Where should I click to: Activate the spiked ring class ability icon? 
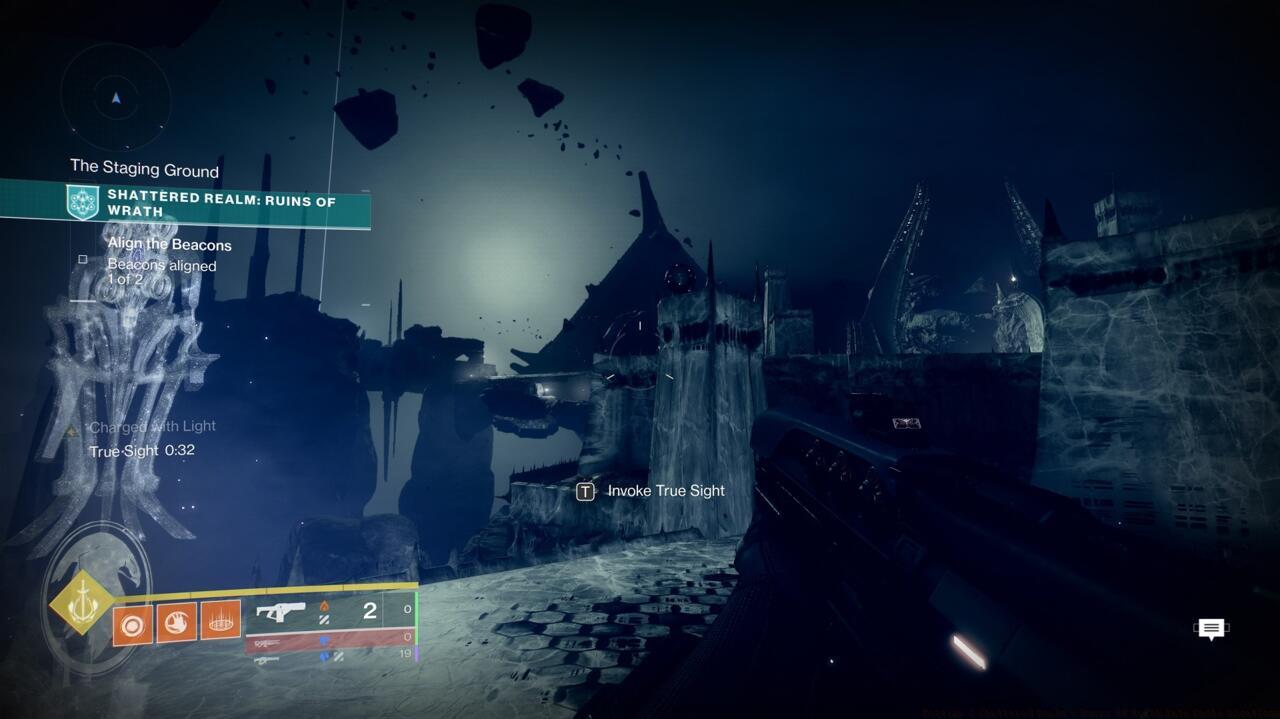point(220,621)
